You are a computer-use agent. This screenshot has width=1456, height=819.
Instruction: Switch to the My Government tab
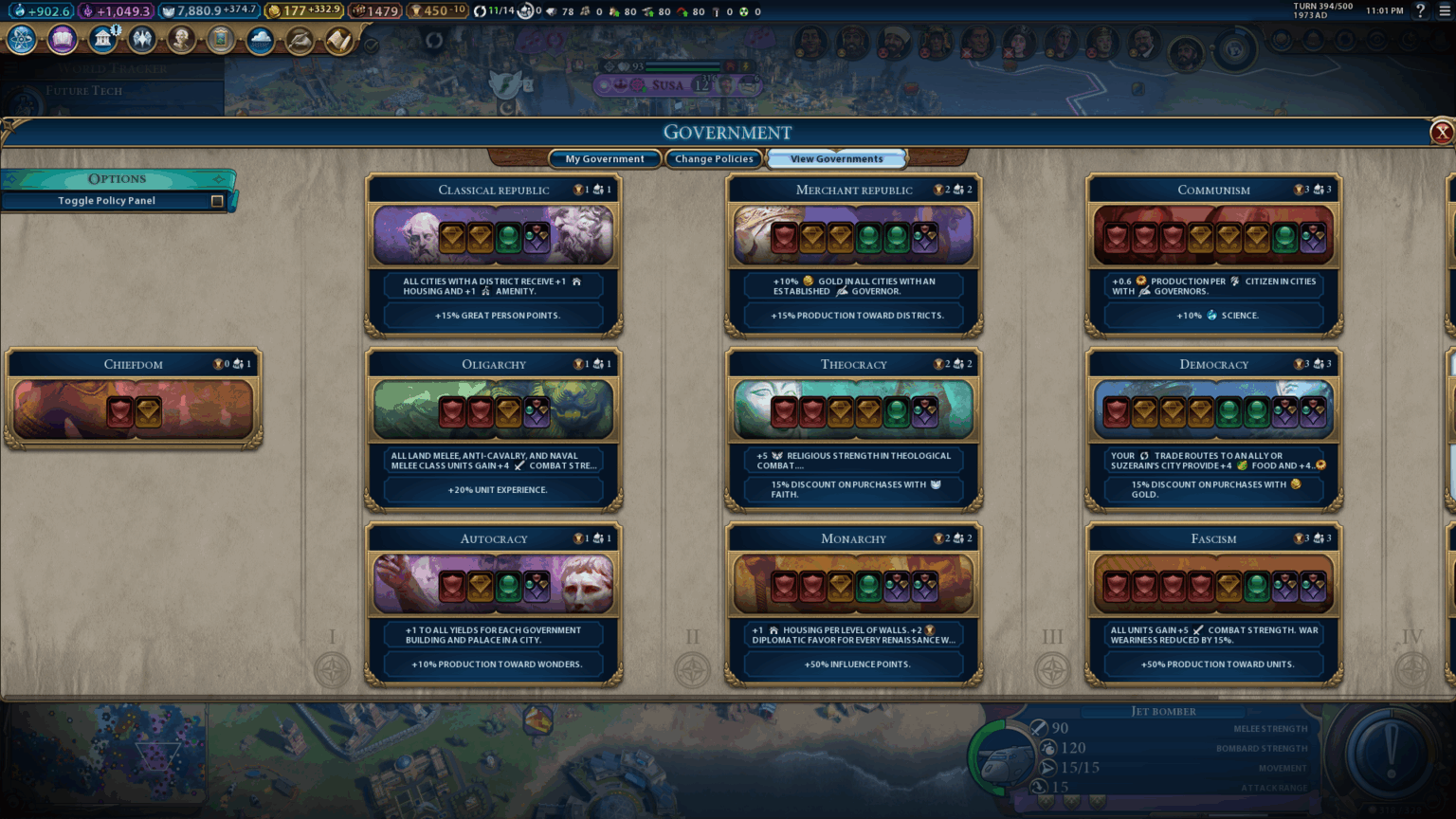(x=604, y=158)
